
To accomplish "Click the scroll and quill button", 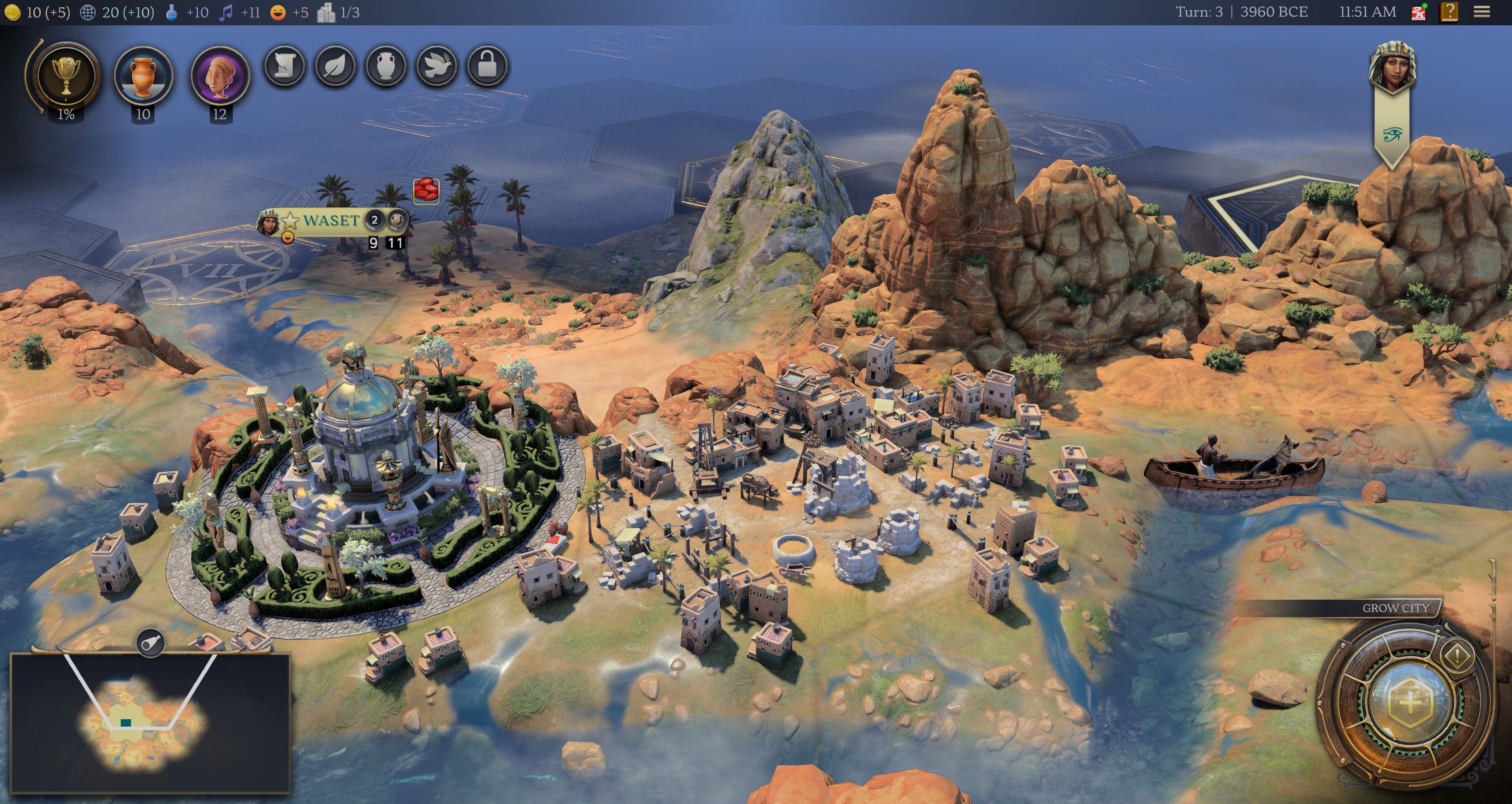I will click(285, 67).
